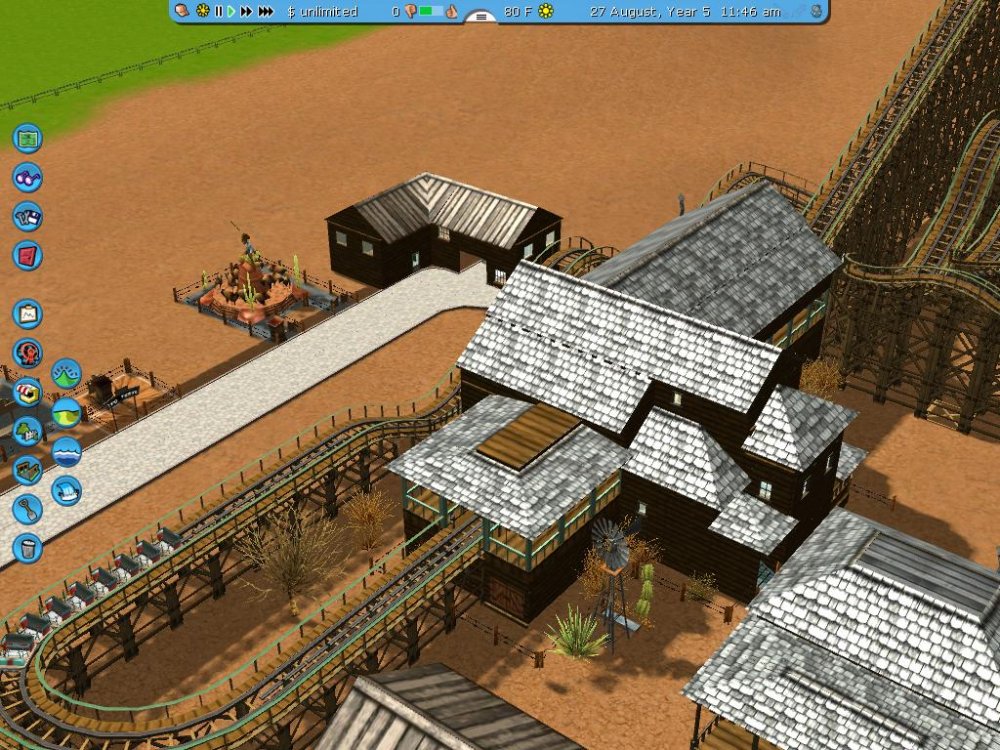Image resolution: width=1000 pixels, height=750 pixels.
Task: Select the mountain terrain shaping tool
Action: tap(66, 374)
